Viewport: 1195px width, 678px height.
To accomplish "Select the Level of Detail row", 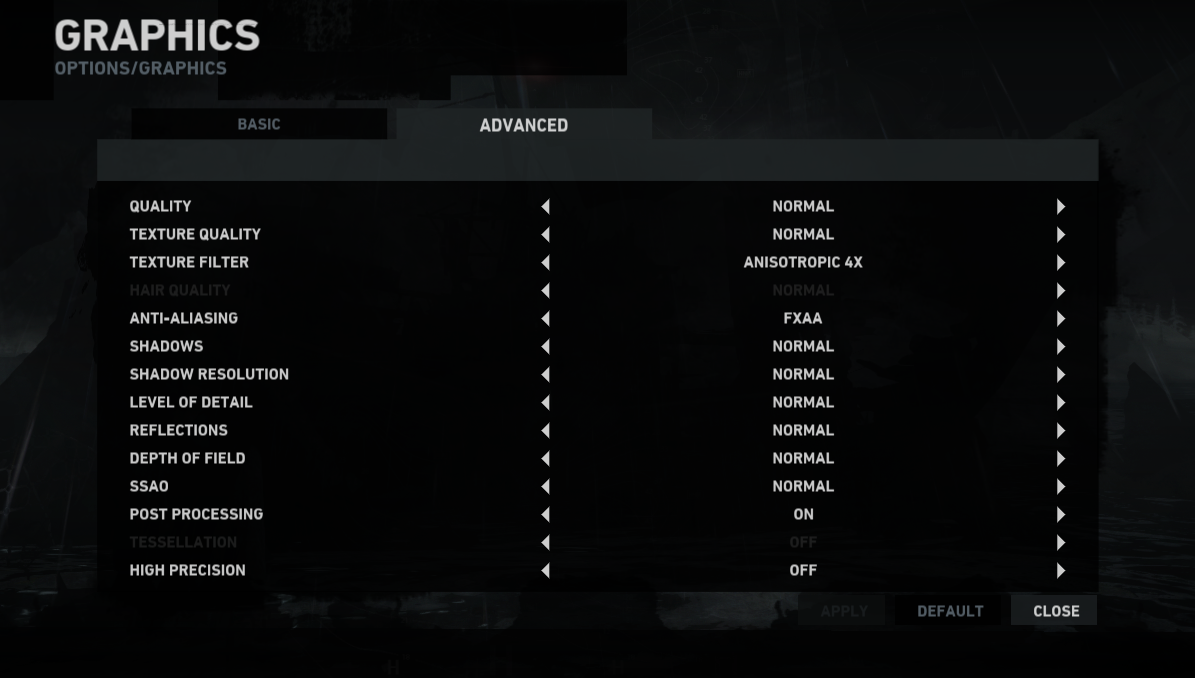I will point(191,402).
